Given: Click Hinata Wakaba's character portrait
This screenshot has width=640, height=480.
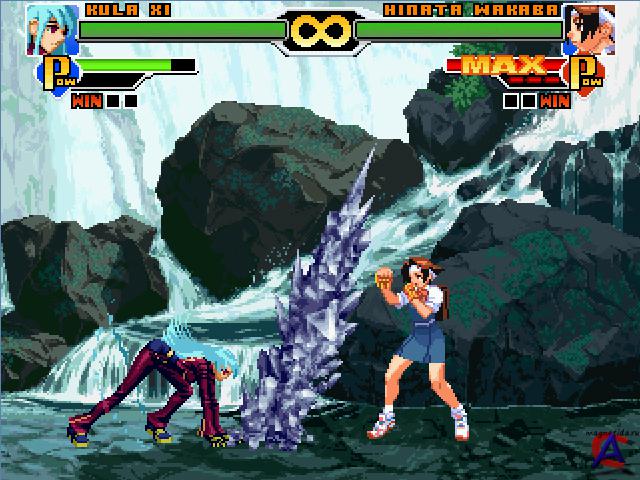Looking at the screenshot, I should (x=587, y=29).
